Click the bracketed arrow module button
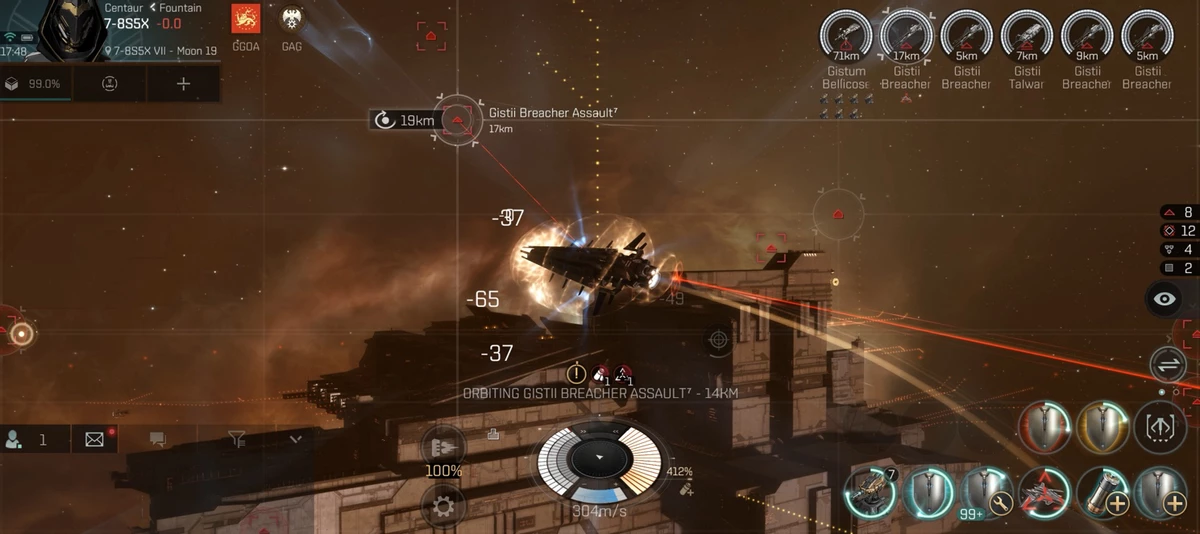 click(1161, 428)
